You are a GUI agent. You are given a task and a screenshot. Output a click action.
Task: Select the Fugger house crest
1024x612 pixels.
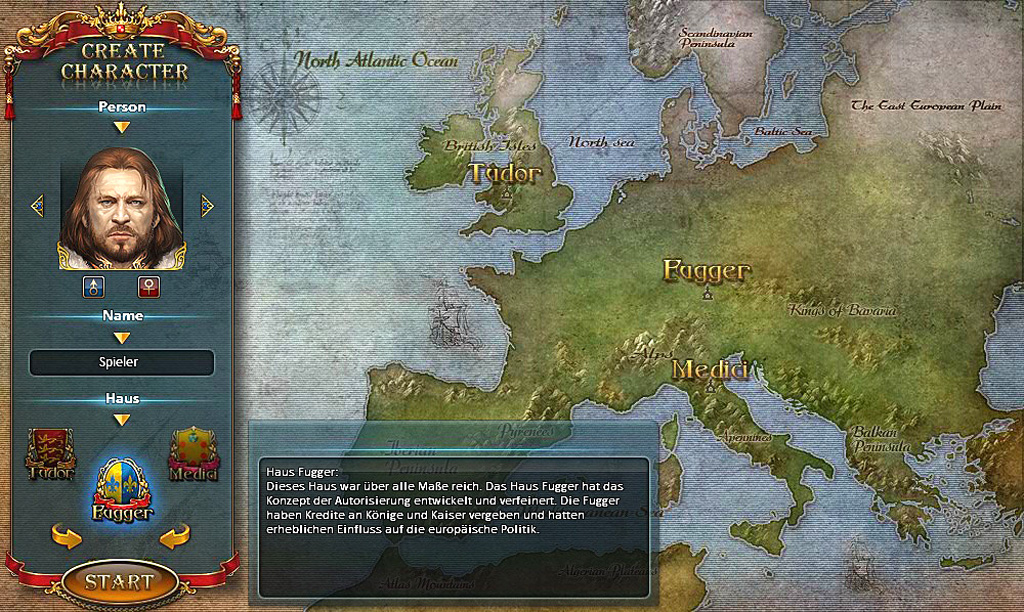click(121, 490)
